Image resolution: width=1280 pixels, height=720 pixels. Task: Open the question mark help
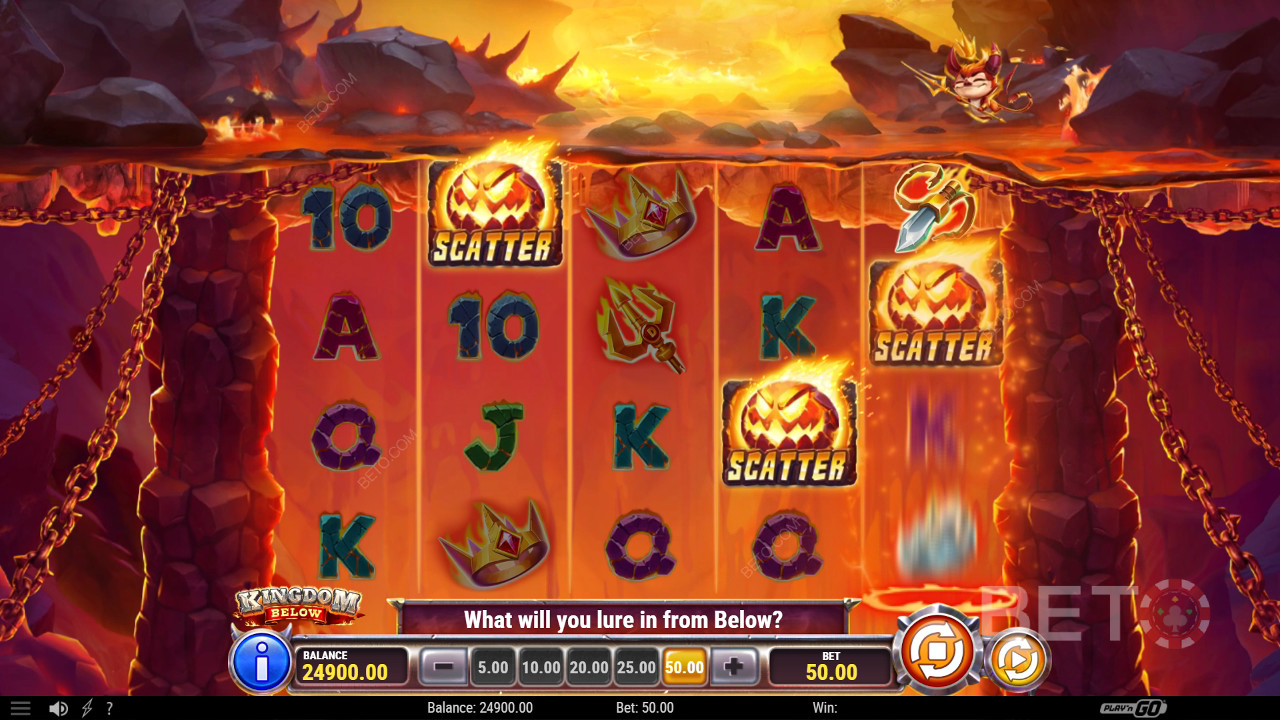pyautogui.click(x=109, y=708)
